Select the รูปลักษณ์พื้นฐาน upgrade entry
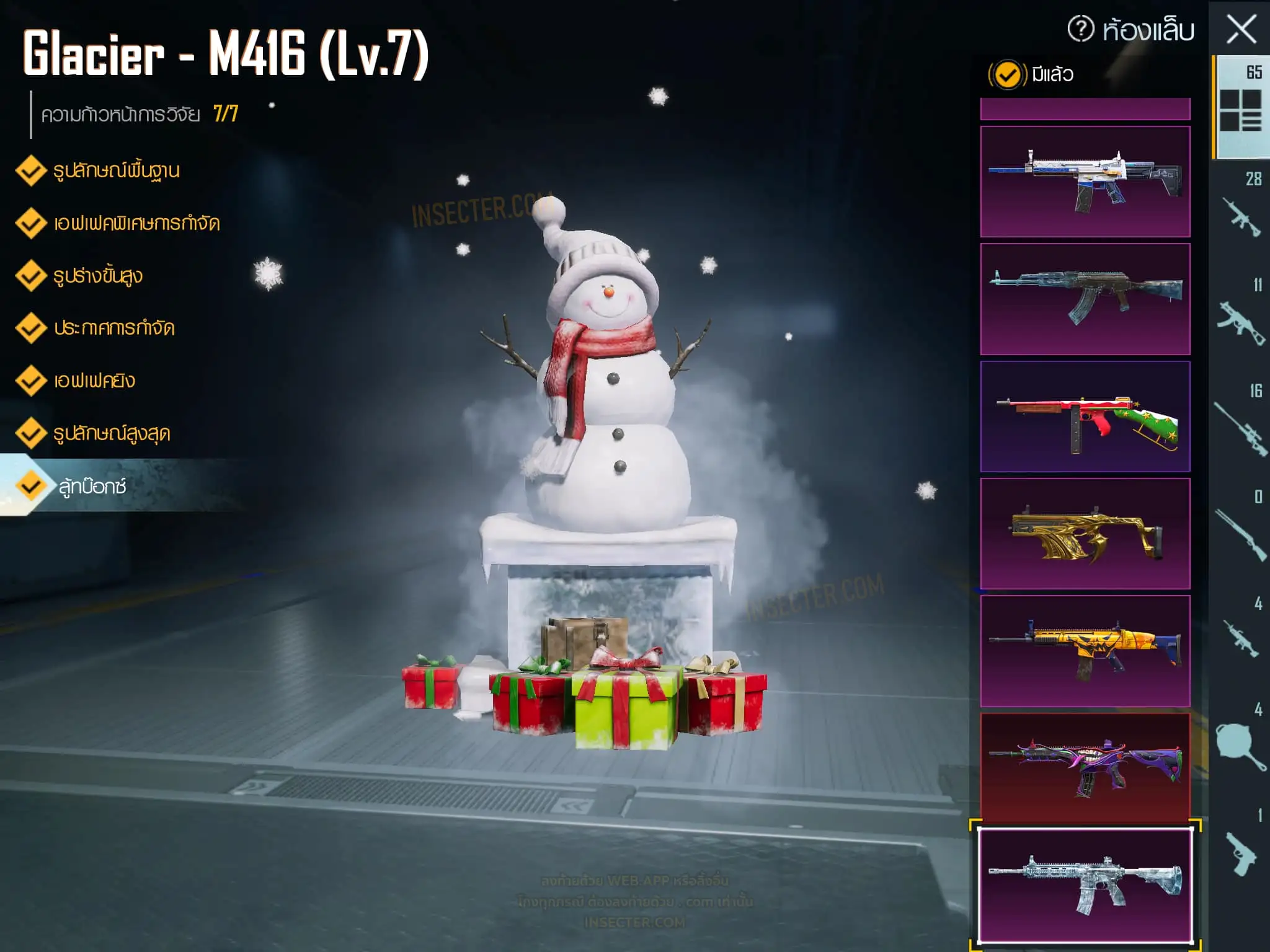Viewport: 1270px width, 952px height. (x=116, y=171)
